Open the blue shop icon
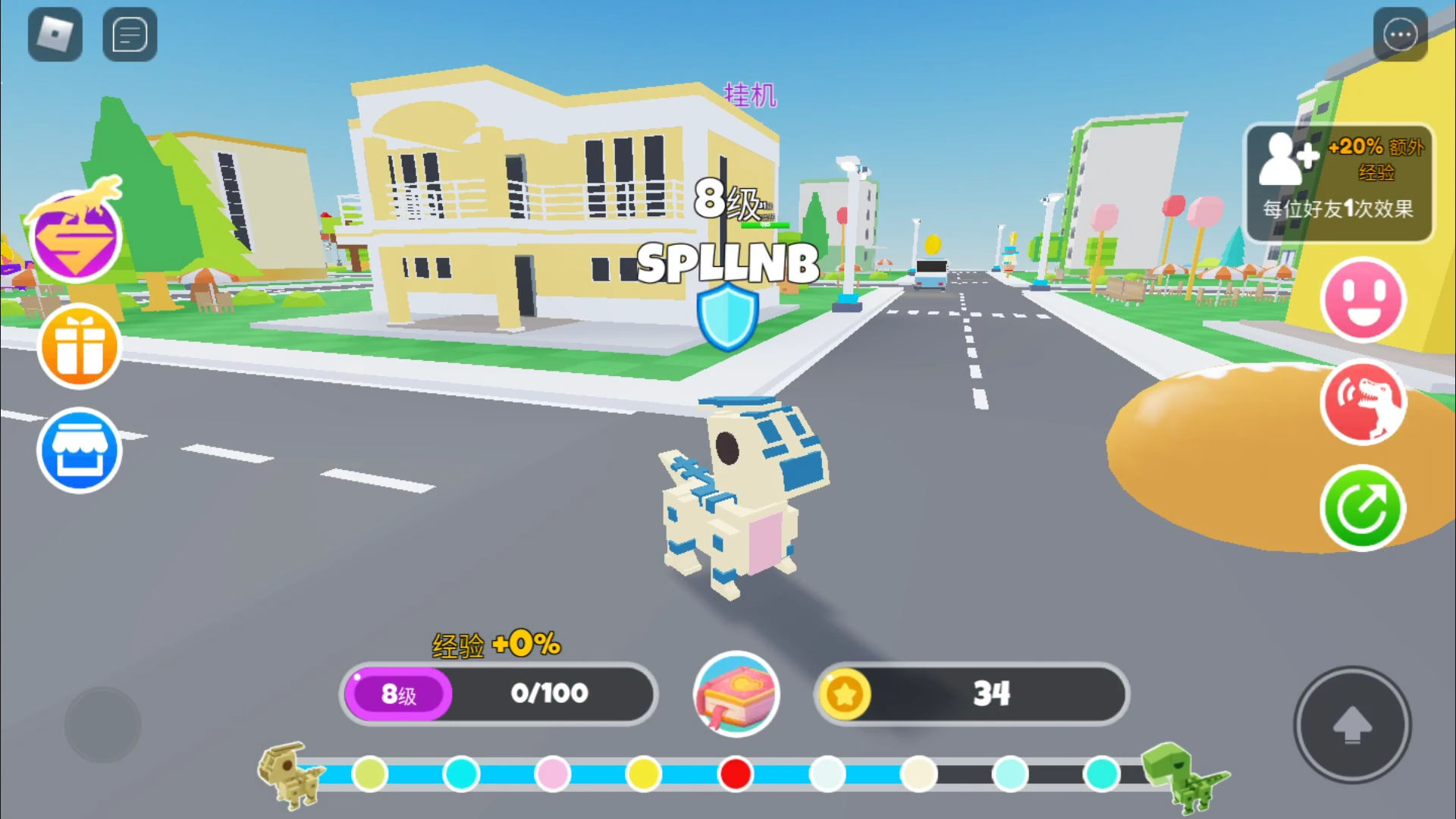Viewport: 1456px width, 819px height. (79, 450)
